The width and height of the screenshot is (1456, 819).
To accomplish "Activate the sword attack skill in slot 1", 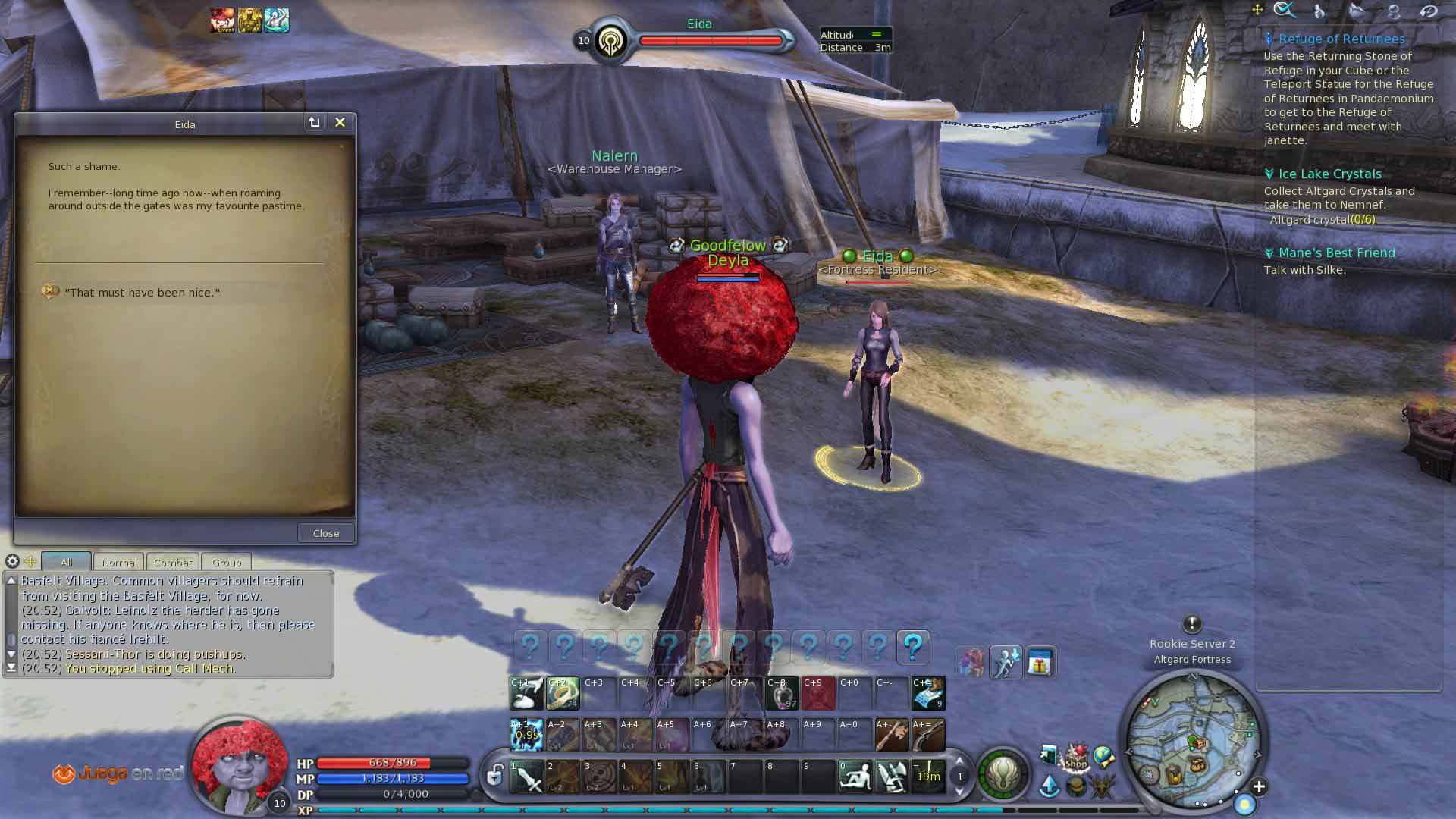I will [x=526, y=777].
